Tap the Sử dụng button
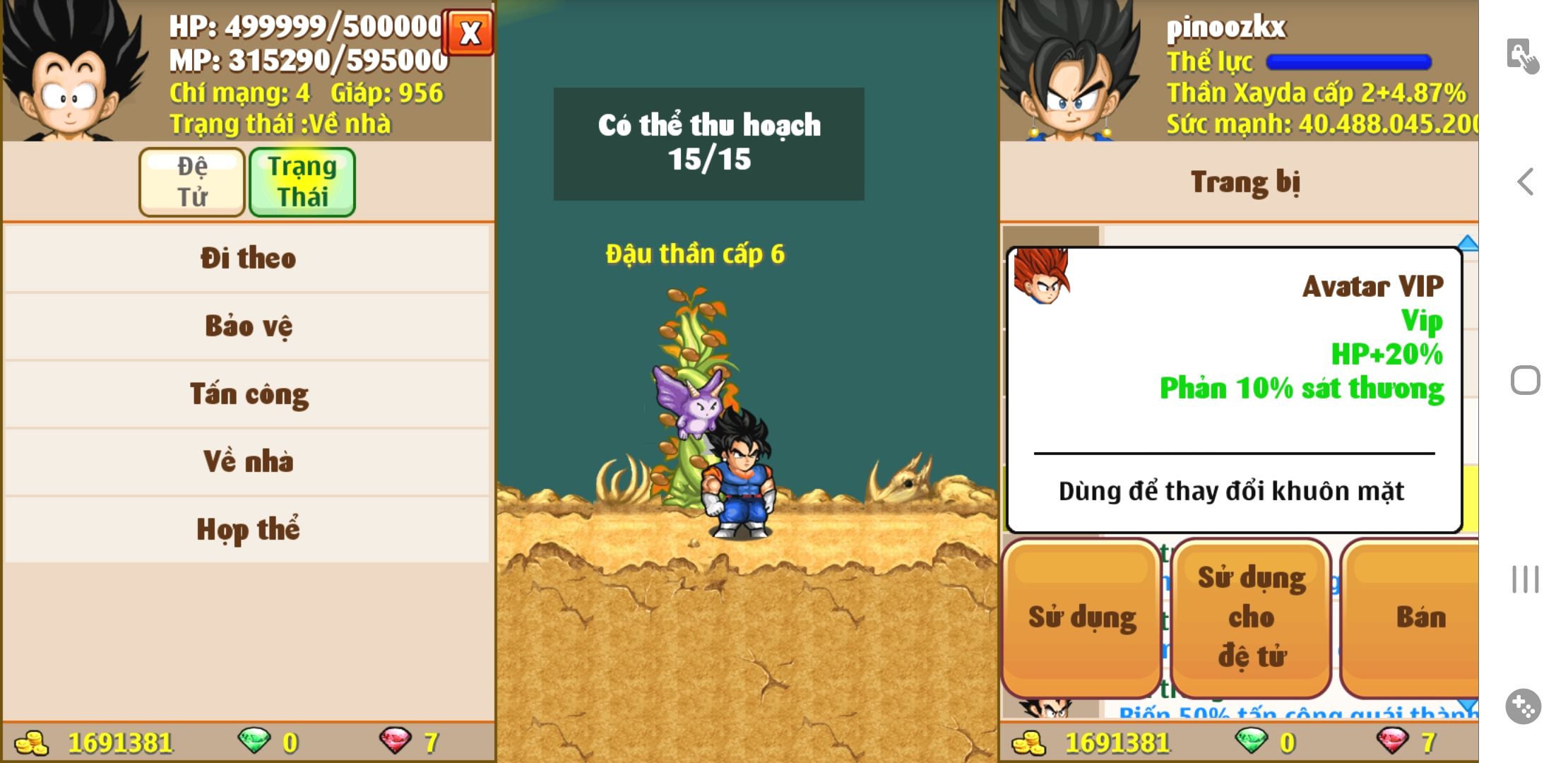This screenshot has width=1568, height=763. pyautogui.click(x=1081, y=617)
